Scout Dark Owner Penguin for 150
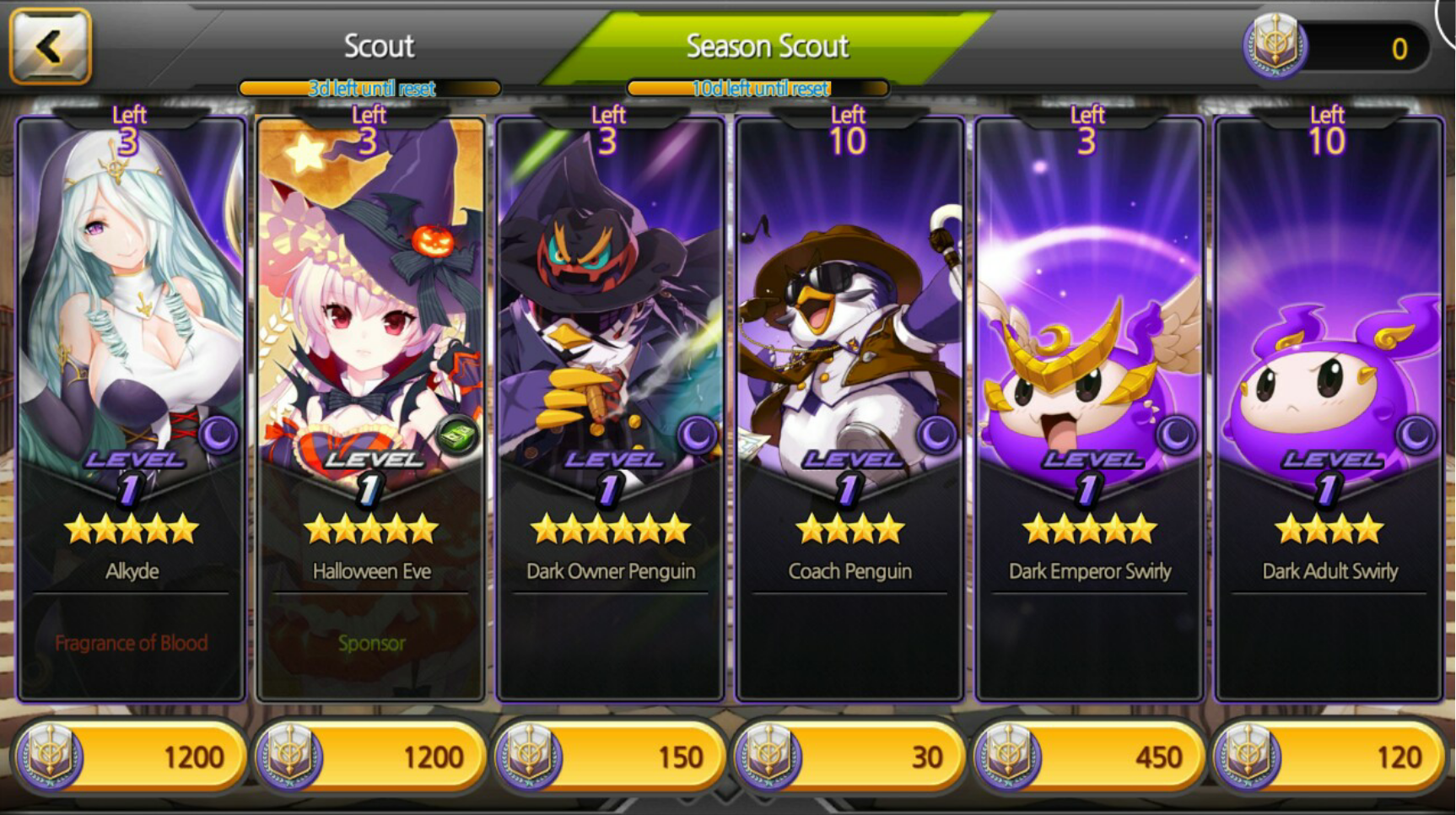The image size is (1456, 815). [611, 756]
